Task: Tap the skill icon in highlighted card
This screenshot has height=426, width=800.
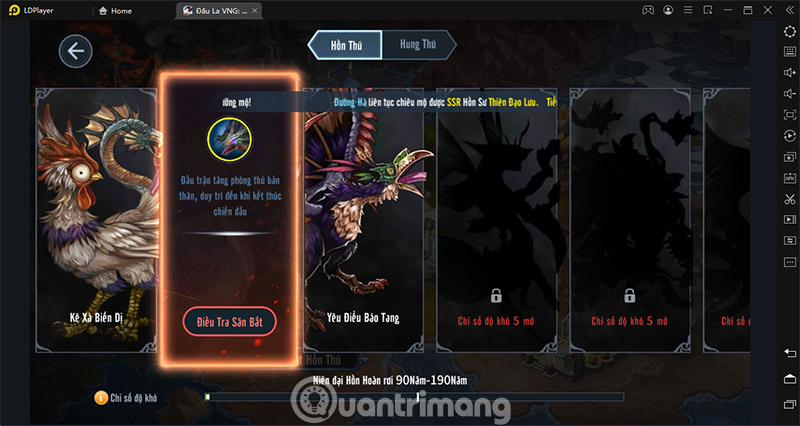Action: pyautogui.click(x=228, y=140)
